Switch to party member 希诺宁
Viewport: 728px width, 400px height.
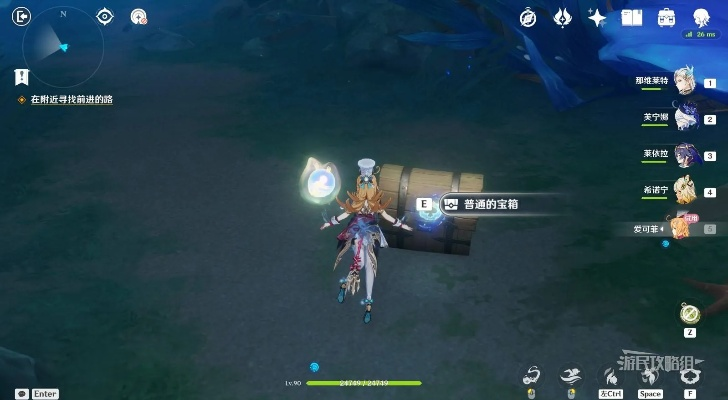(685, 190)
